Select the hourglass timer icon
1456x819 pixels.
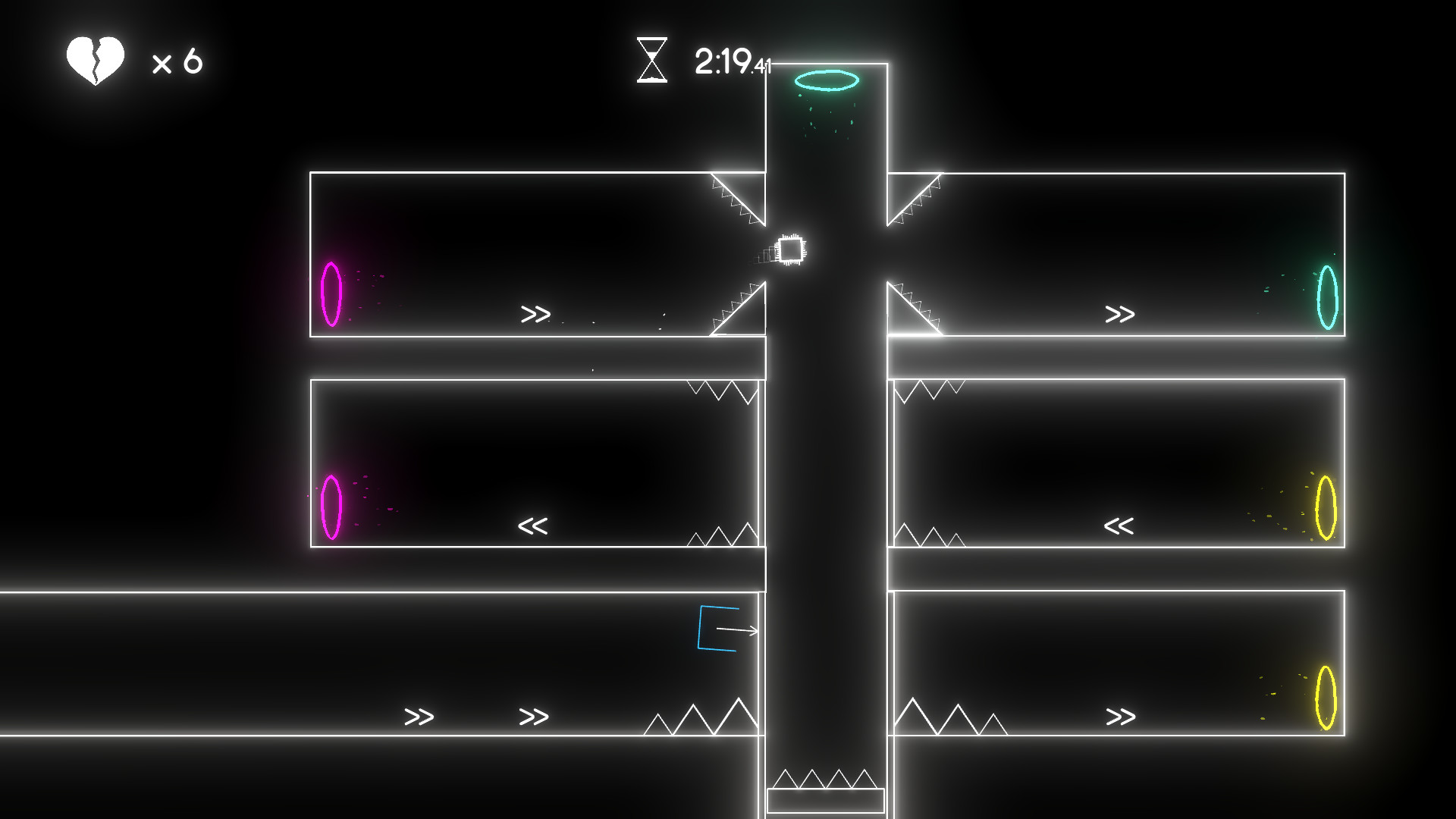tap(653, 61)
